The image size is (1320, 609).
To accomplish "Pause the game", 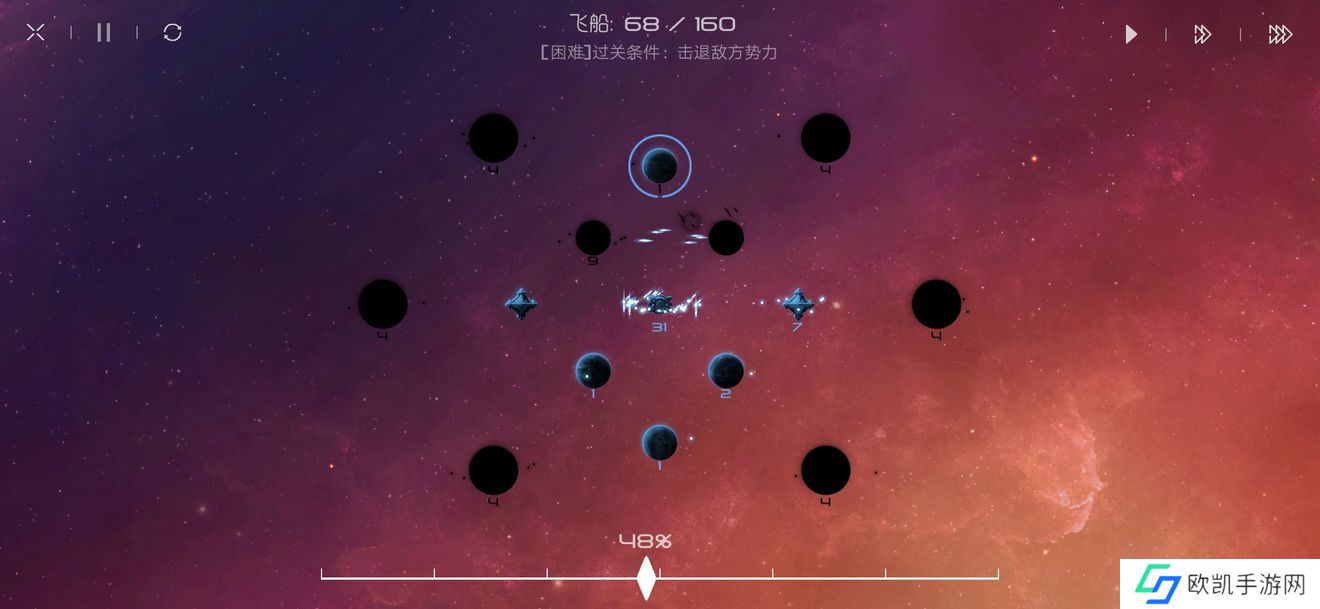I will click(x=104, y=33).
